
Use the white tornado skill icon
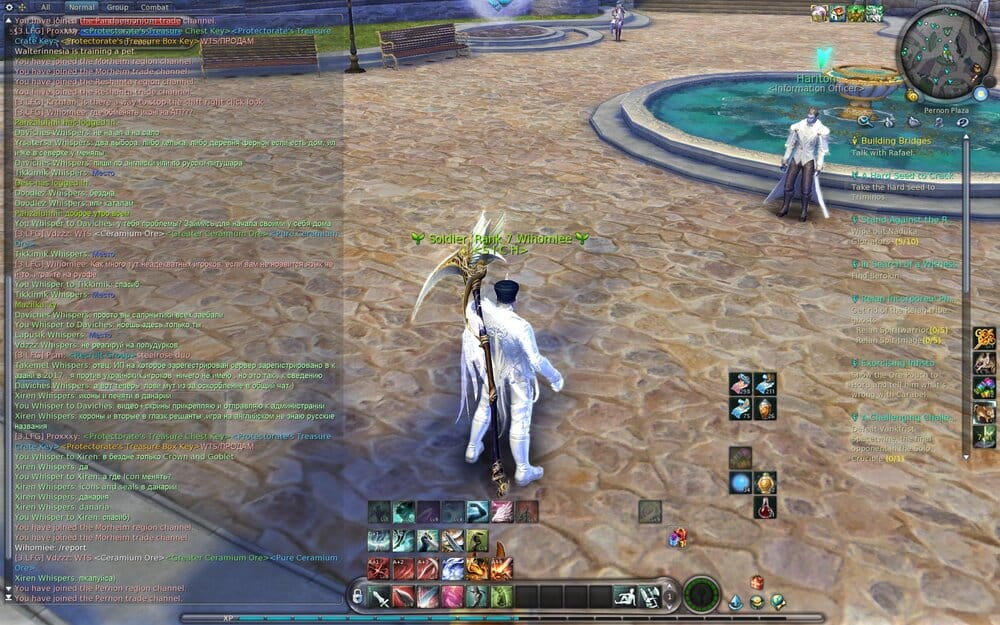[452, 568]
